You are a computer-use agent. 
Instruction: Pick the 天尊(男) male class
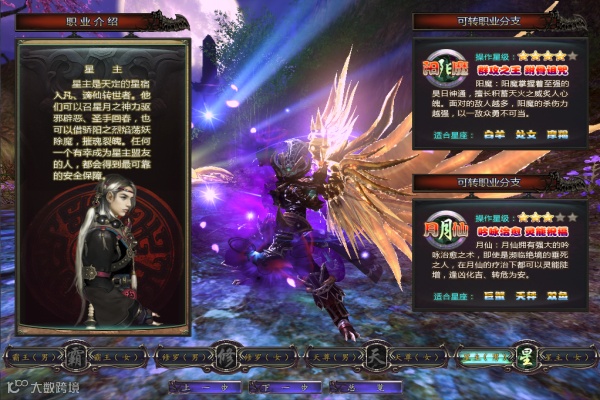(x=330, y=354)
